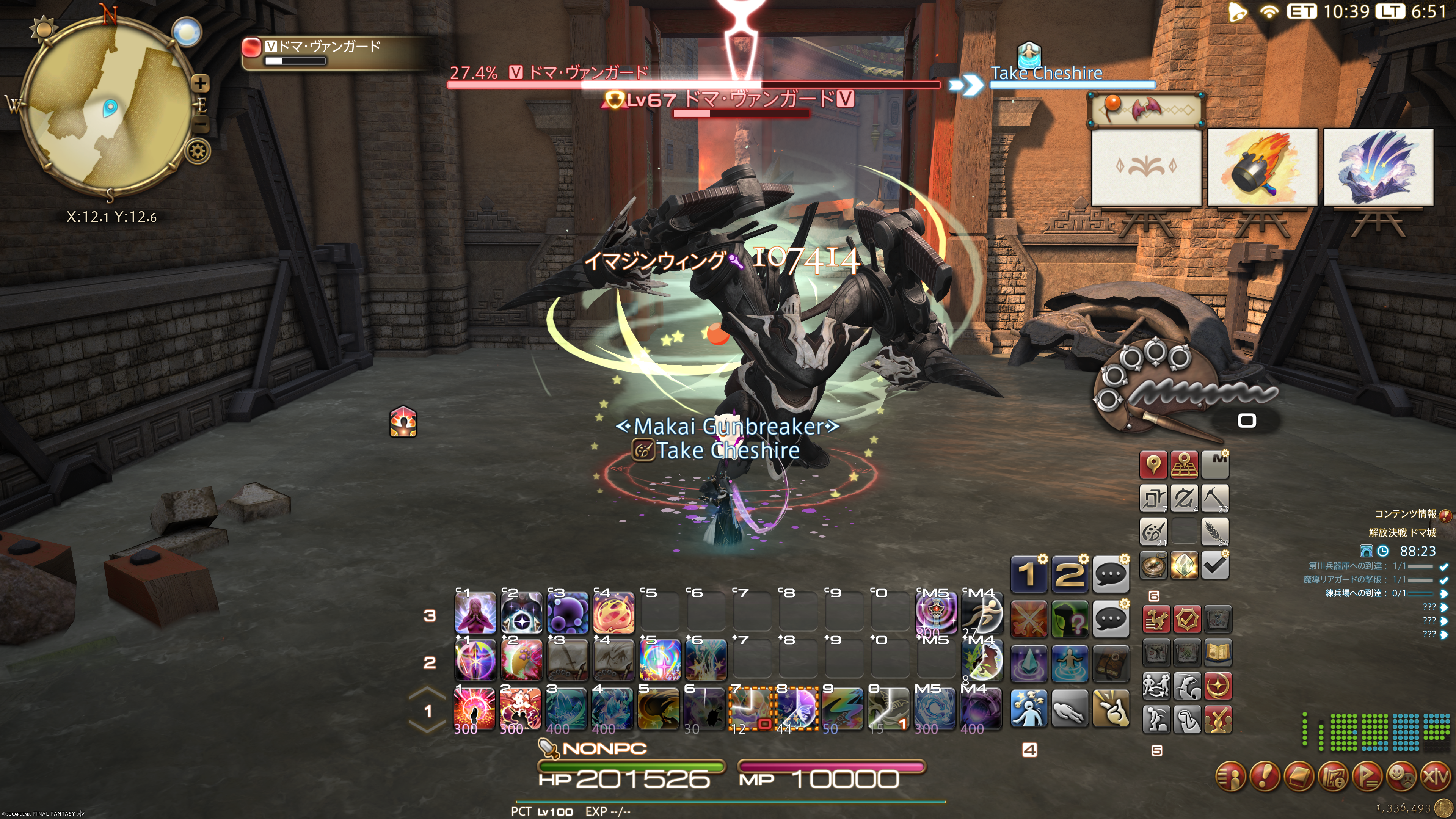Zoom out the minimap with minus button
This screenshot has height=819, width=1456.
tap(201, 123)
